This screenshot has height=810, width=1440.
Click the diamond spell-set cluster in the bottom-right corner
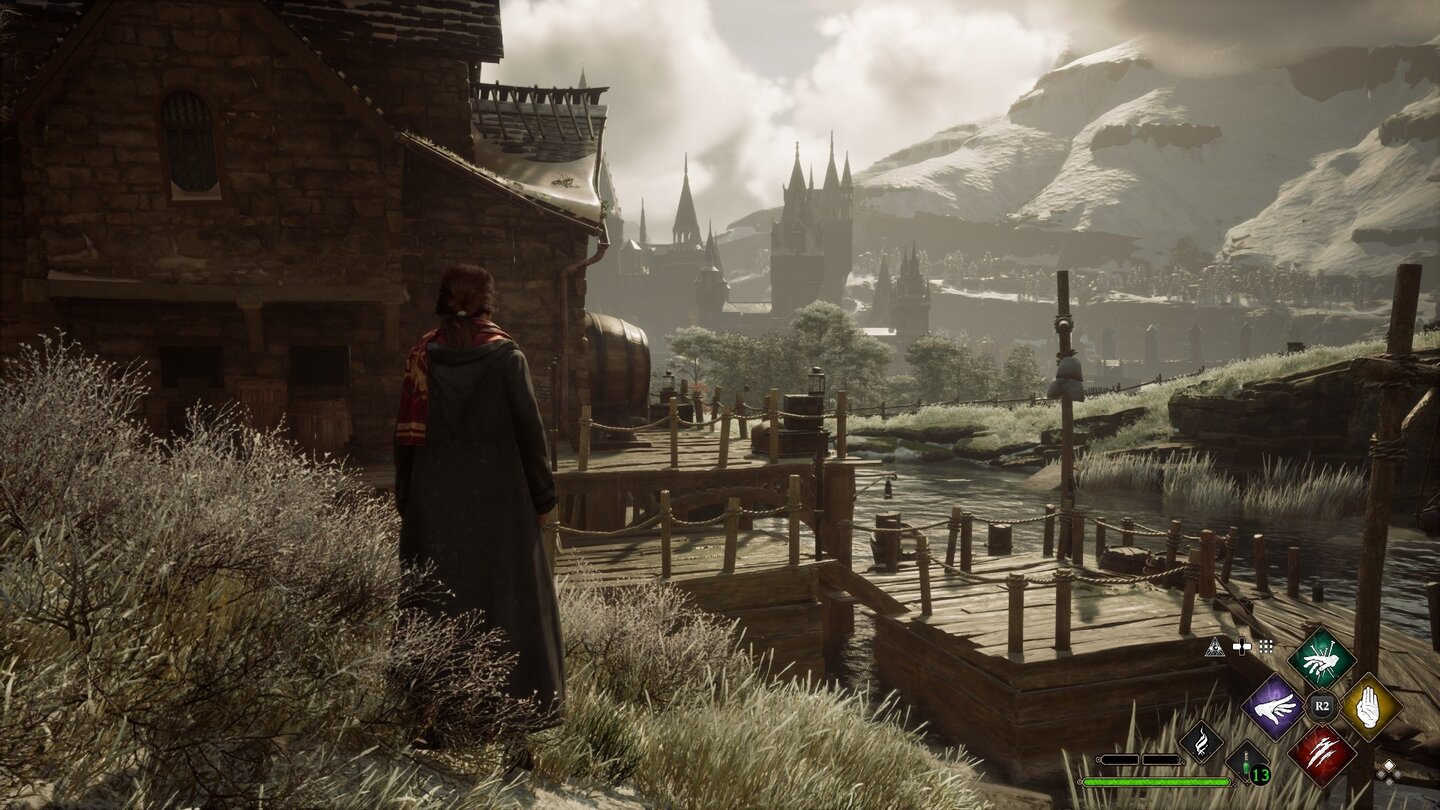pyautogui.click(x=1389, y=773)
